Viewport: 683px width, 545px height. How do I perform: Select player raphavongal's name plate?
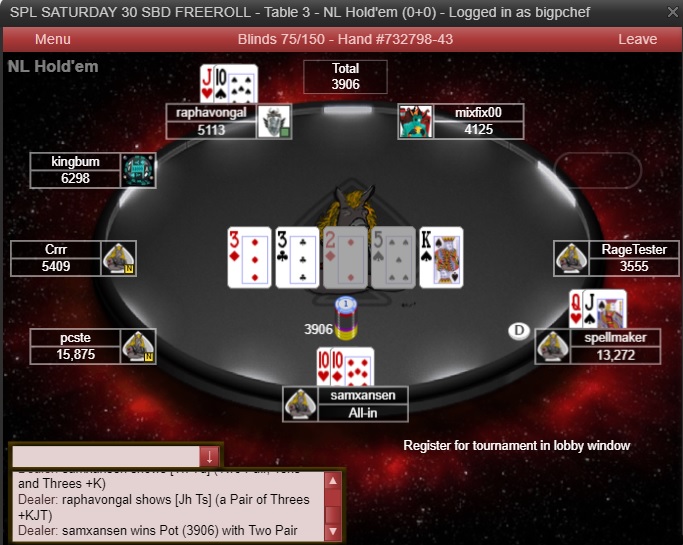coord(211,113)
